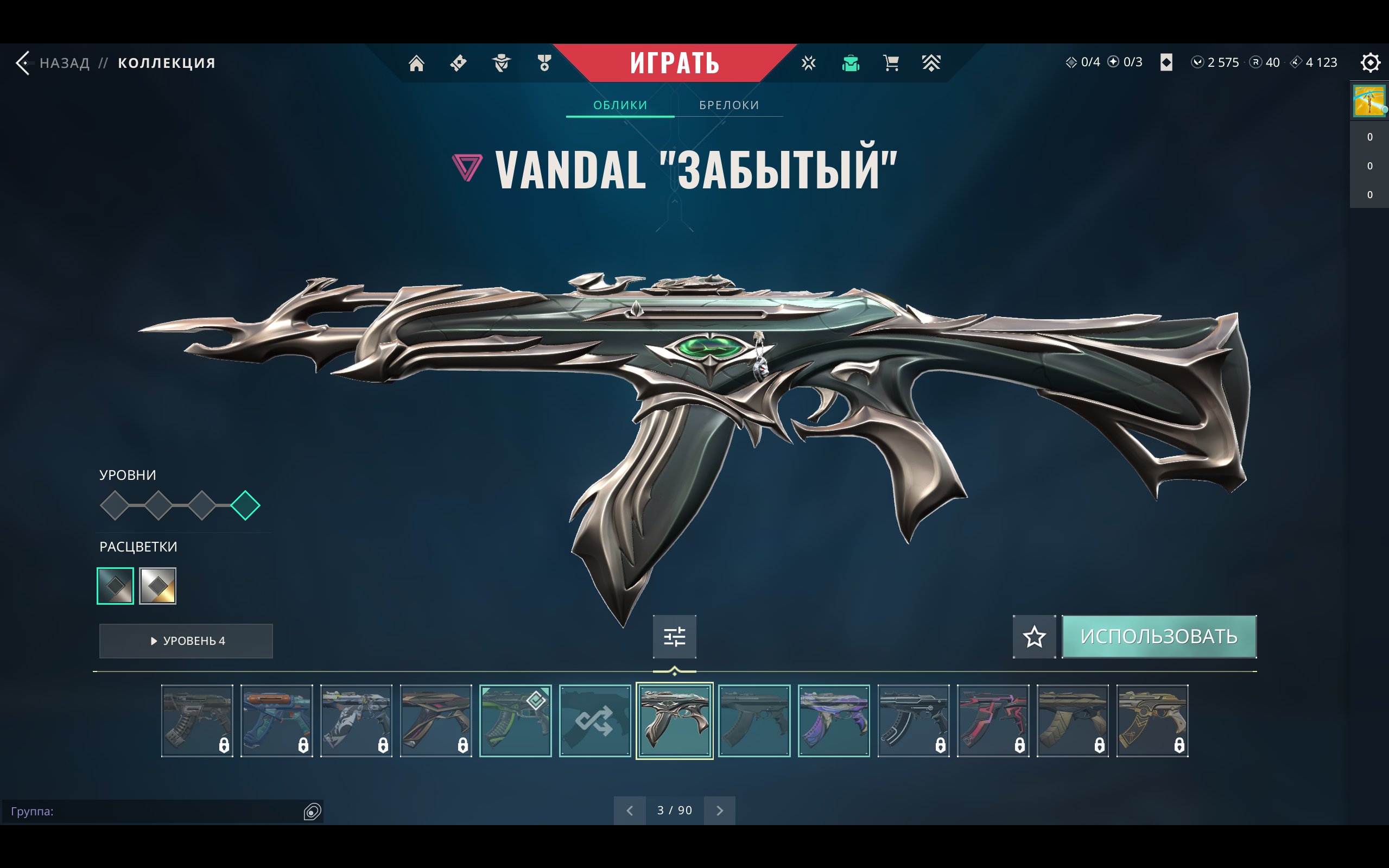
Task: Play the УРОВЕНЬ 4 preview video
Action: (186, 641)
